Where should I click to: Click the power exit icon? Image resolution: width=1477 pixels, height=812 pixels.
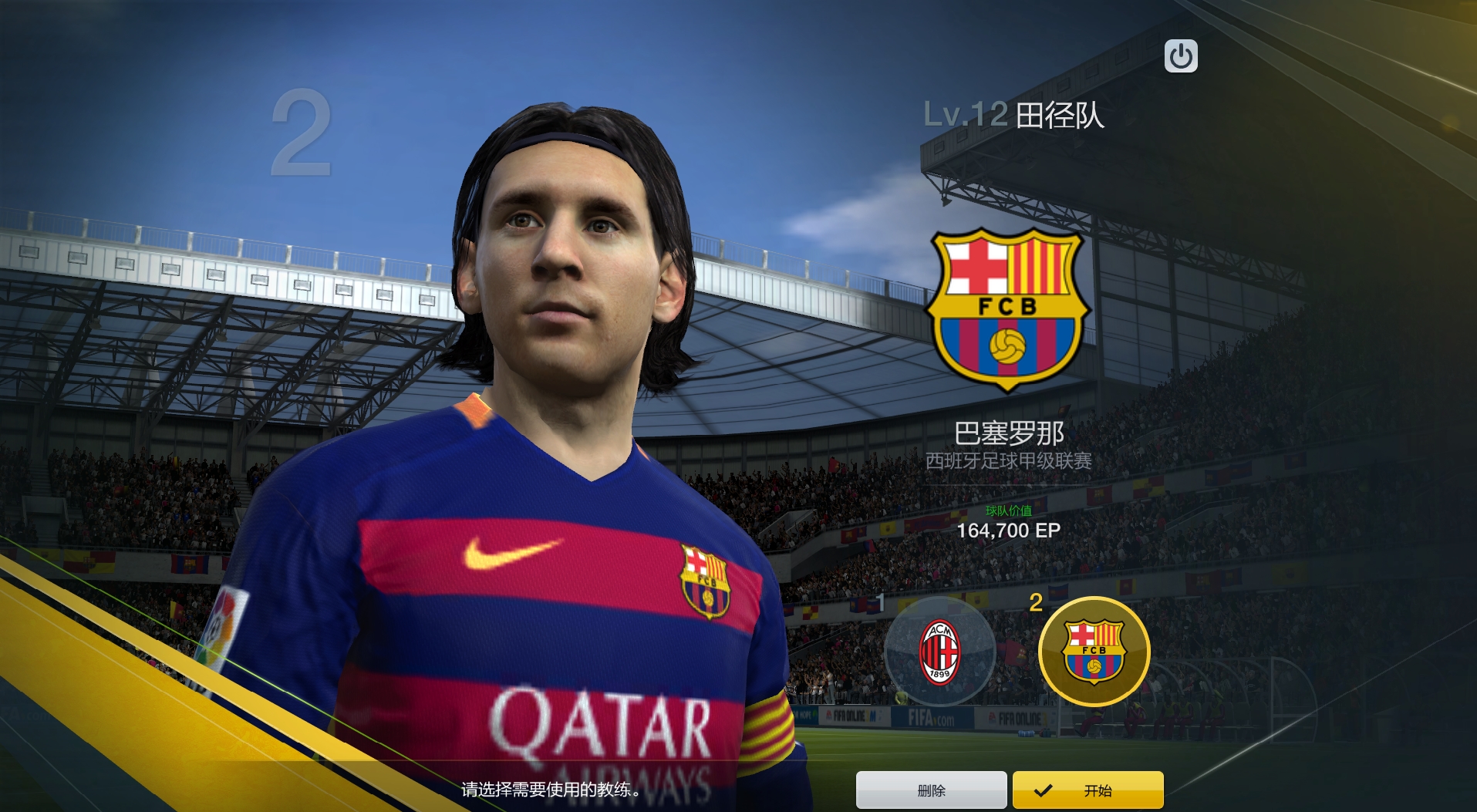1181,56
